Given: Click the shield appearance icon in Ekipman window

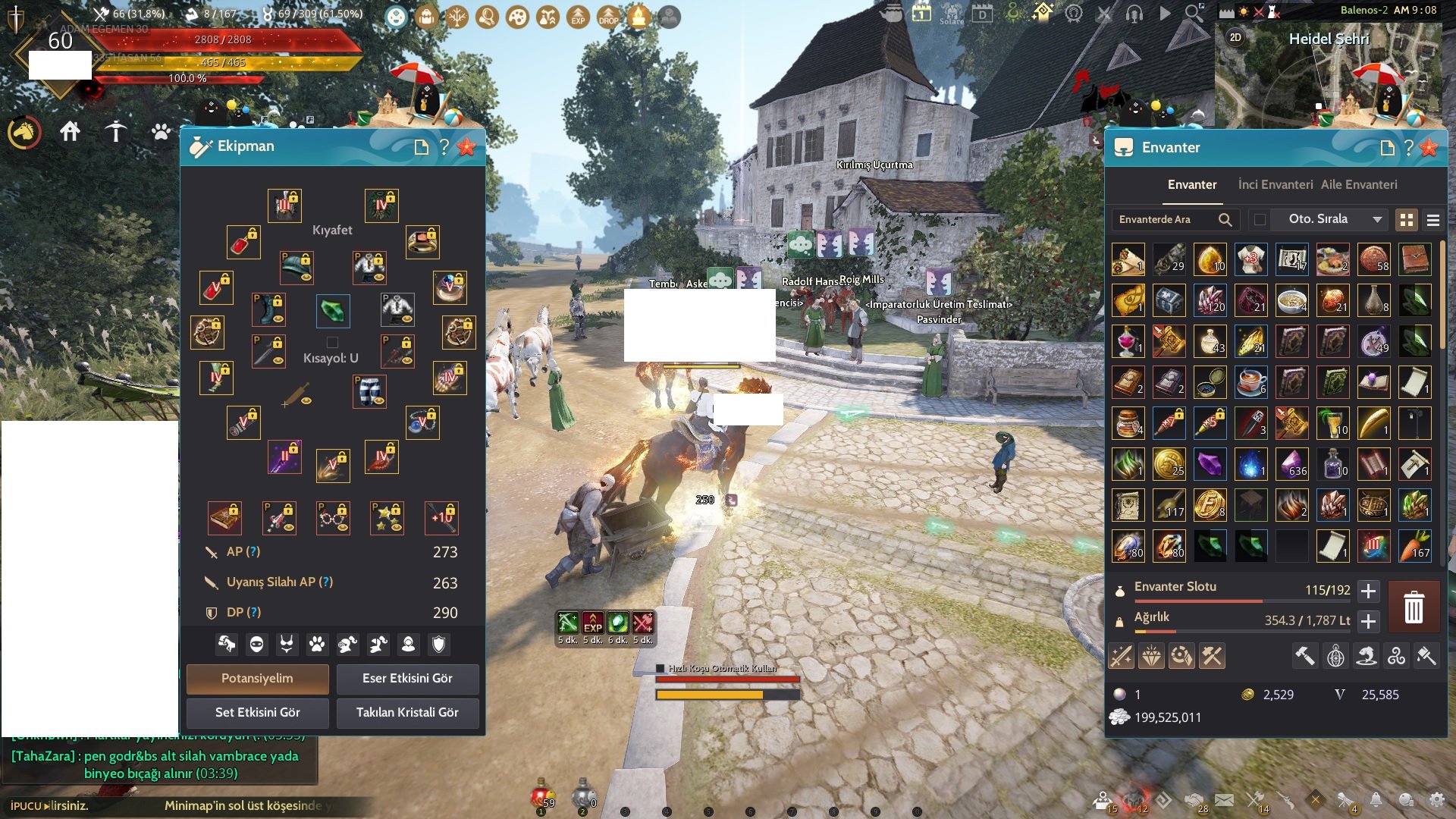Looking at the screenshot, I should (438, 645).
